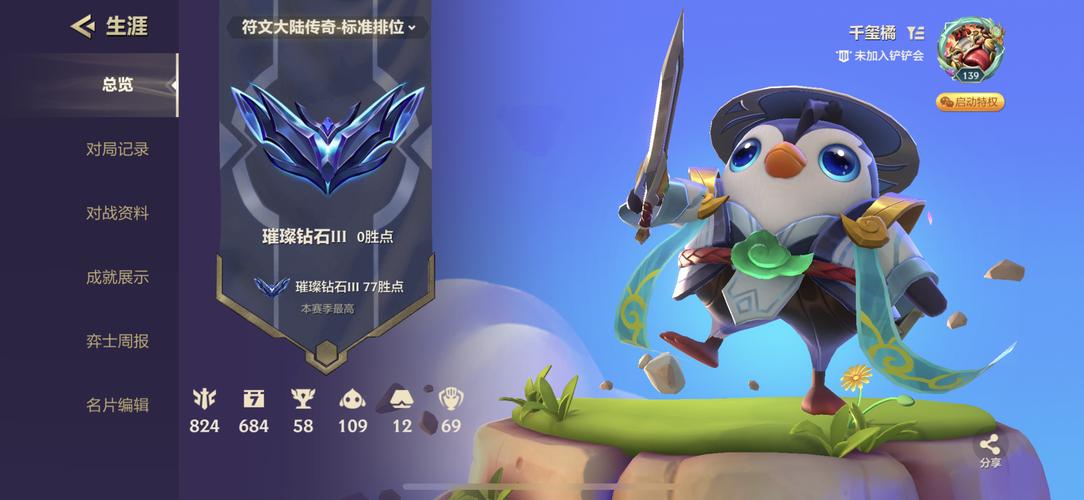This screenshot has height=500, width=1084.
Task: Click the 启动特权 button
Action: click(x=970, y=102)
